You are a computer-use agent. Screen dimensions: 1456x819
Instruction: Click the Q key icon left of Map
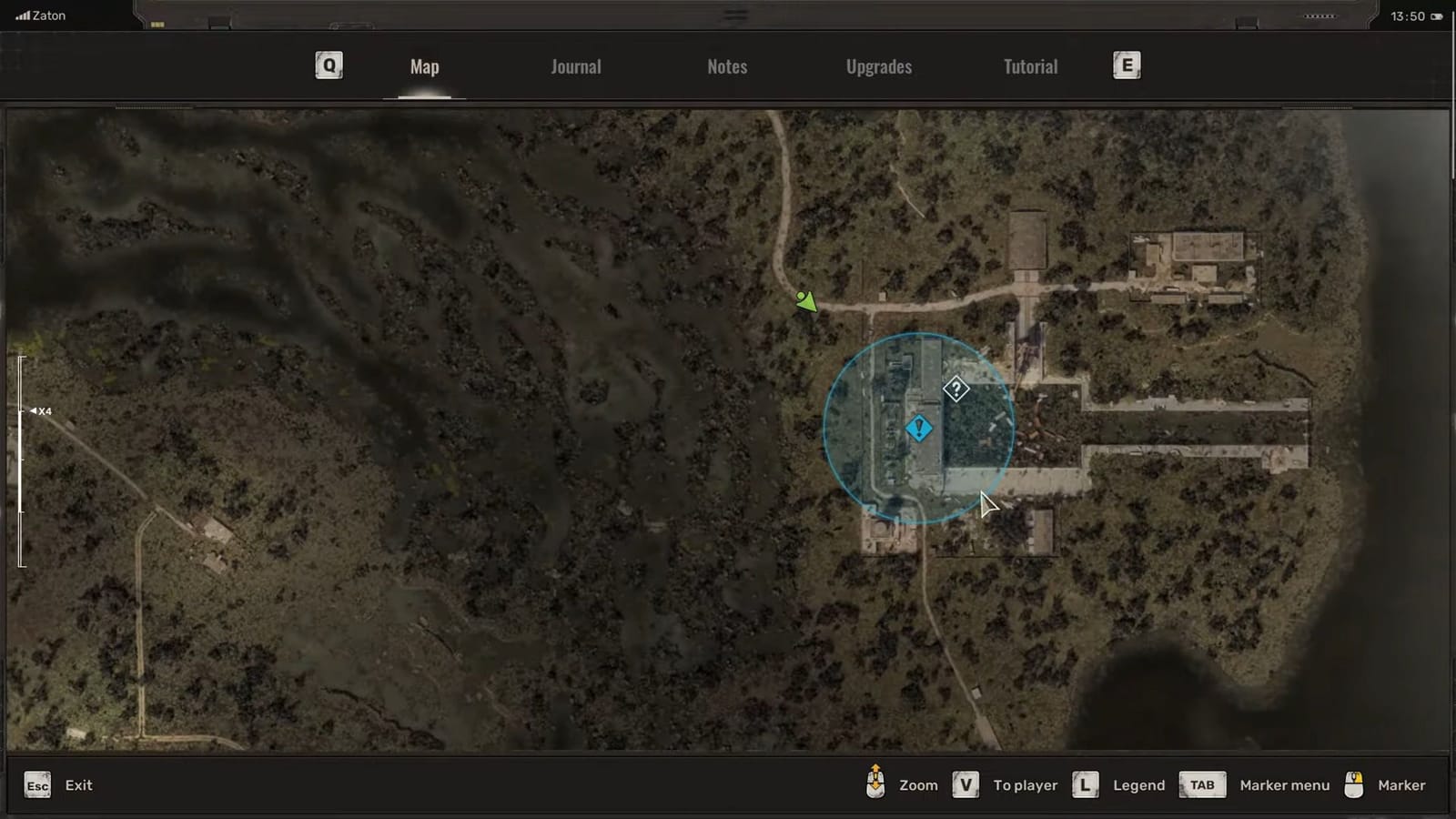(328, 65)
